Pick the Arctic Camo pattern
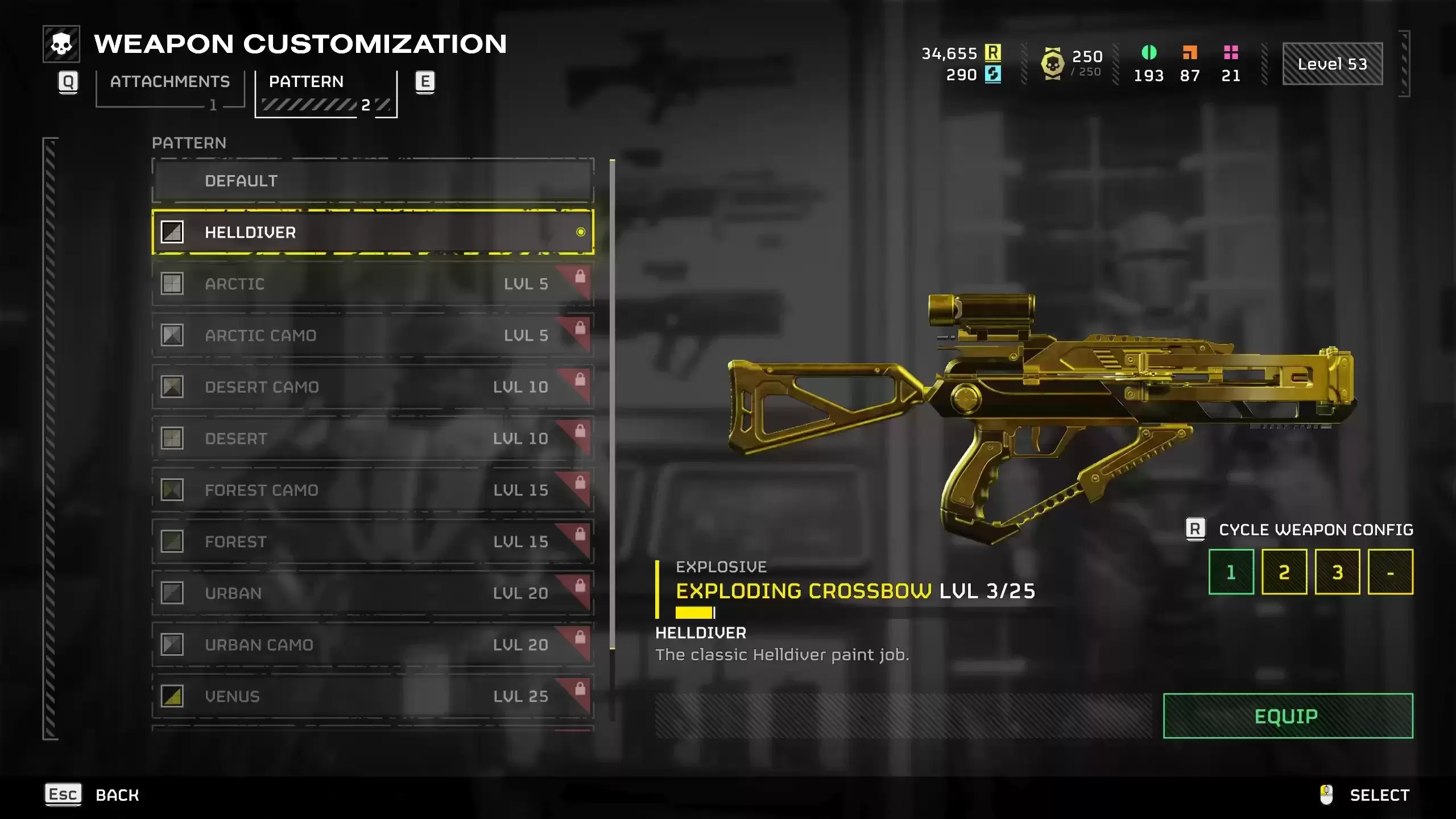The height and width of the screenshot is (819, 1456). pyautogui.click(x=373, y=336)
